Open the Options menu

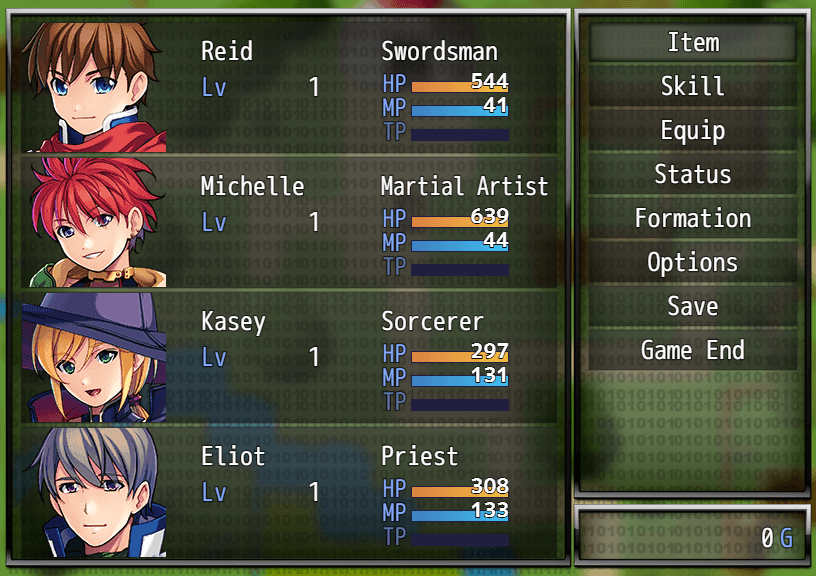(692, 262)
